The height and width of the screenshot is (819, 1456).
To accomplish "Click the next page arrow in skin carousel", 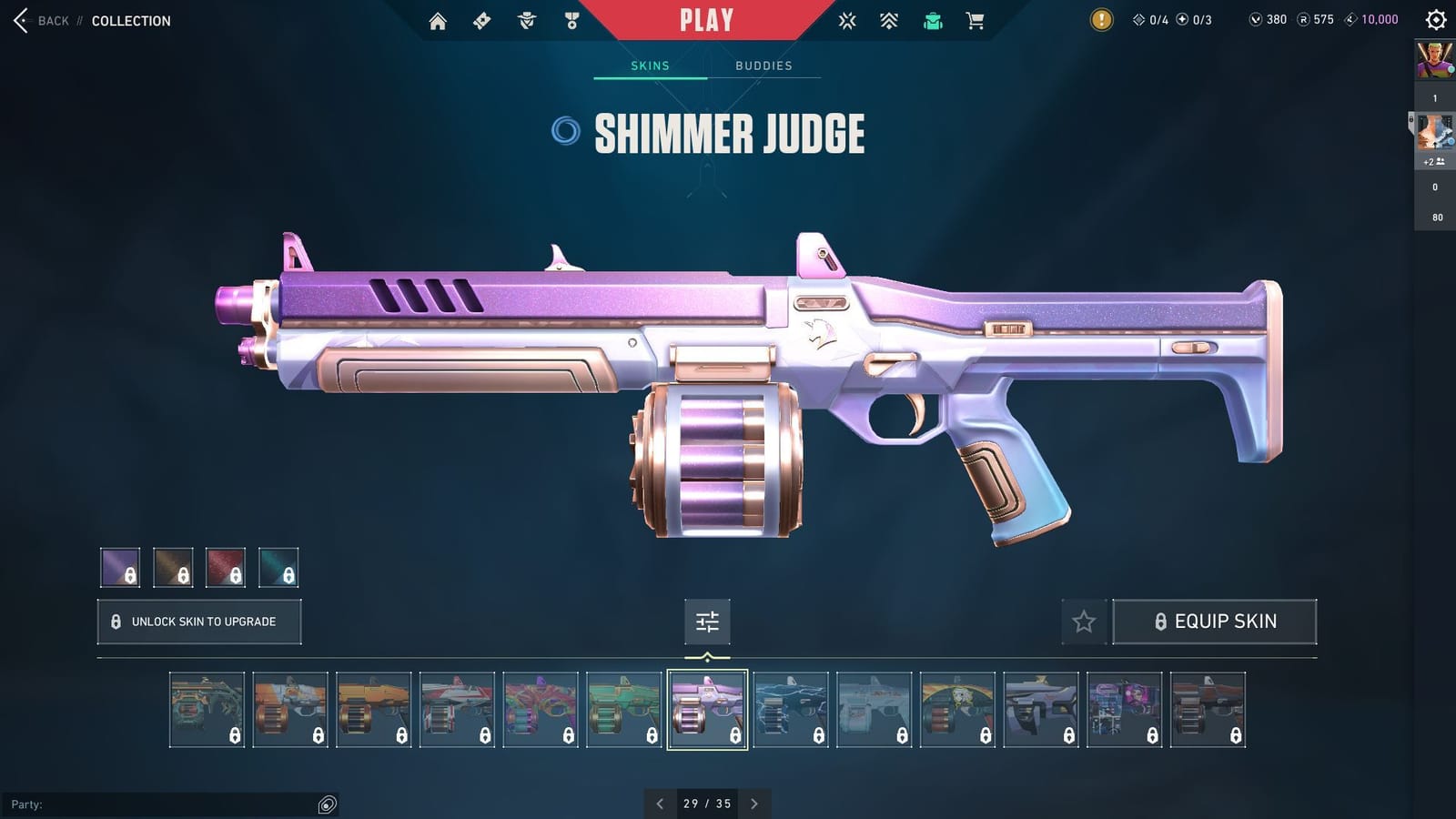I will [754, 804].
